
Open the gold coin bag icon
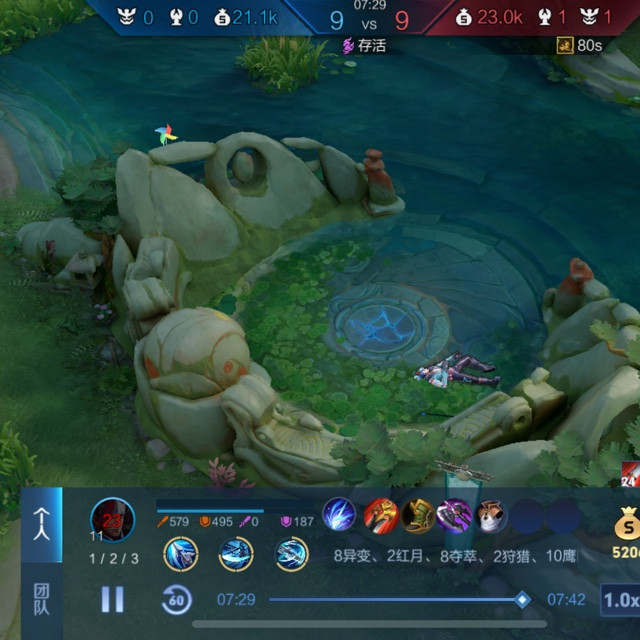628,523
